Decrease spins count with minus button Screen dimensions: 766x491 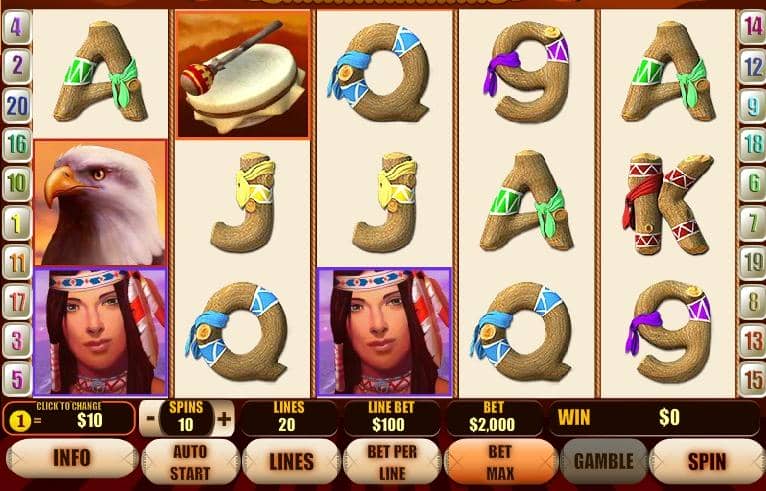click(x=150, y=418)
